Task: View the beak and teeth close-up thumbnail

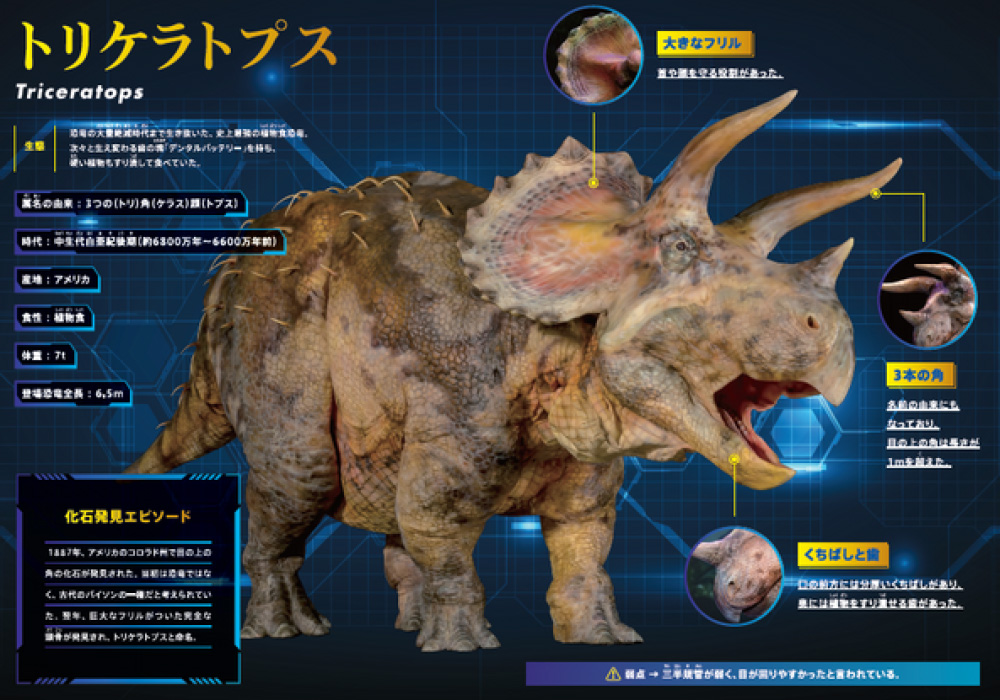Action: click(x=734, y=577)
